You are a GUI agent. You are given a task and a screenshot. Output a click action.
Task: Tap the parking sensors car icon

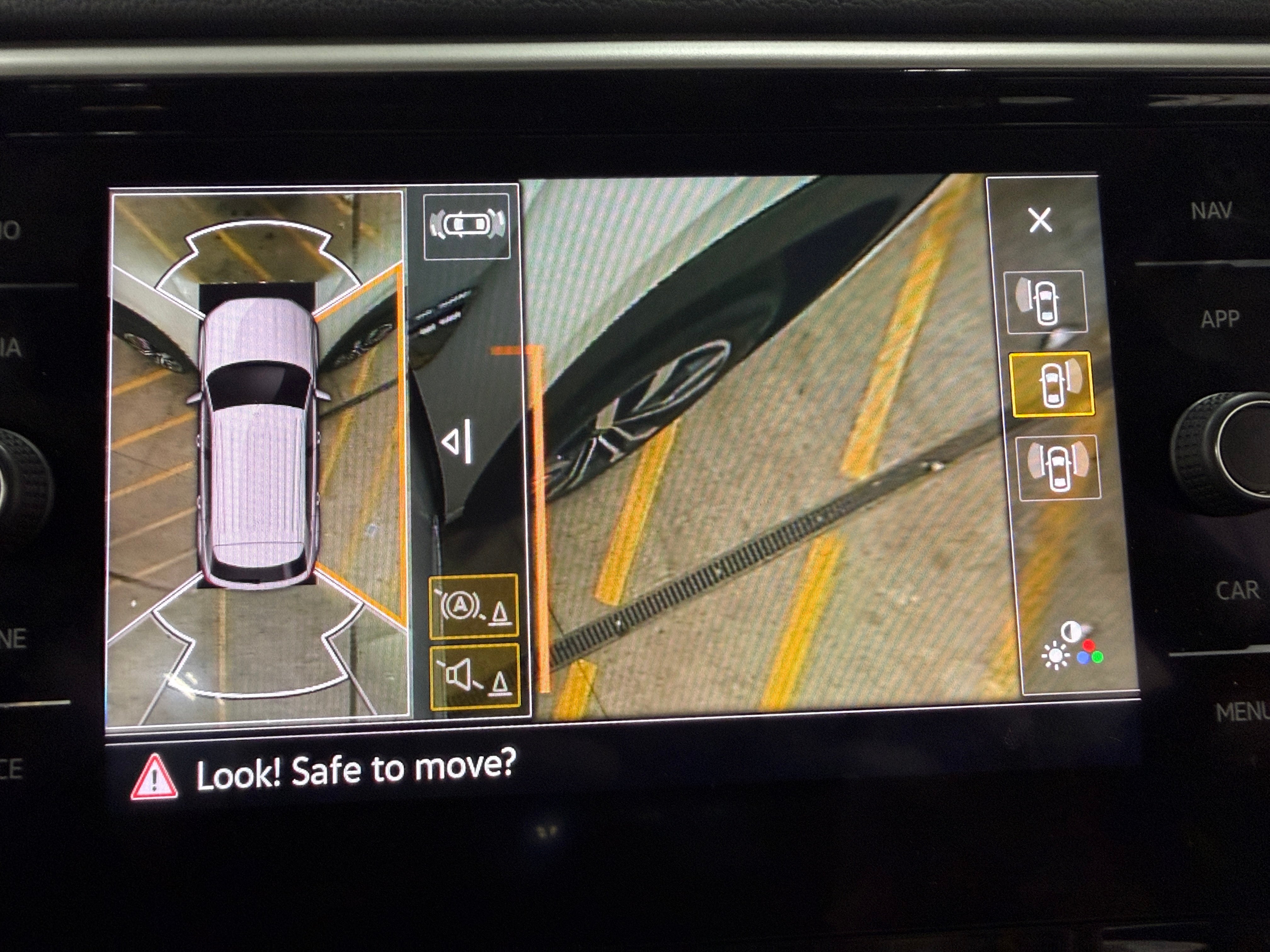pos(466,225)
